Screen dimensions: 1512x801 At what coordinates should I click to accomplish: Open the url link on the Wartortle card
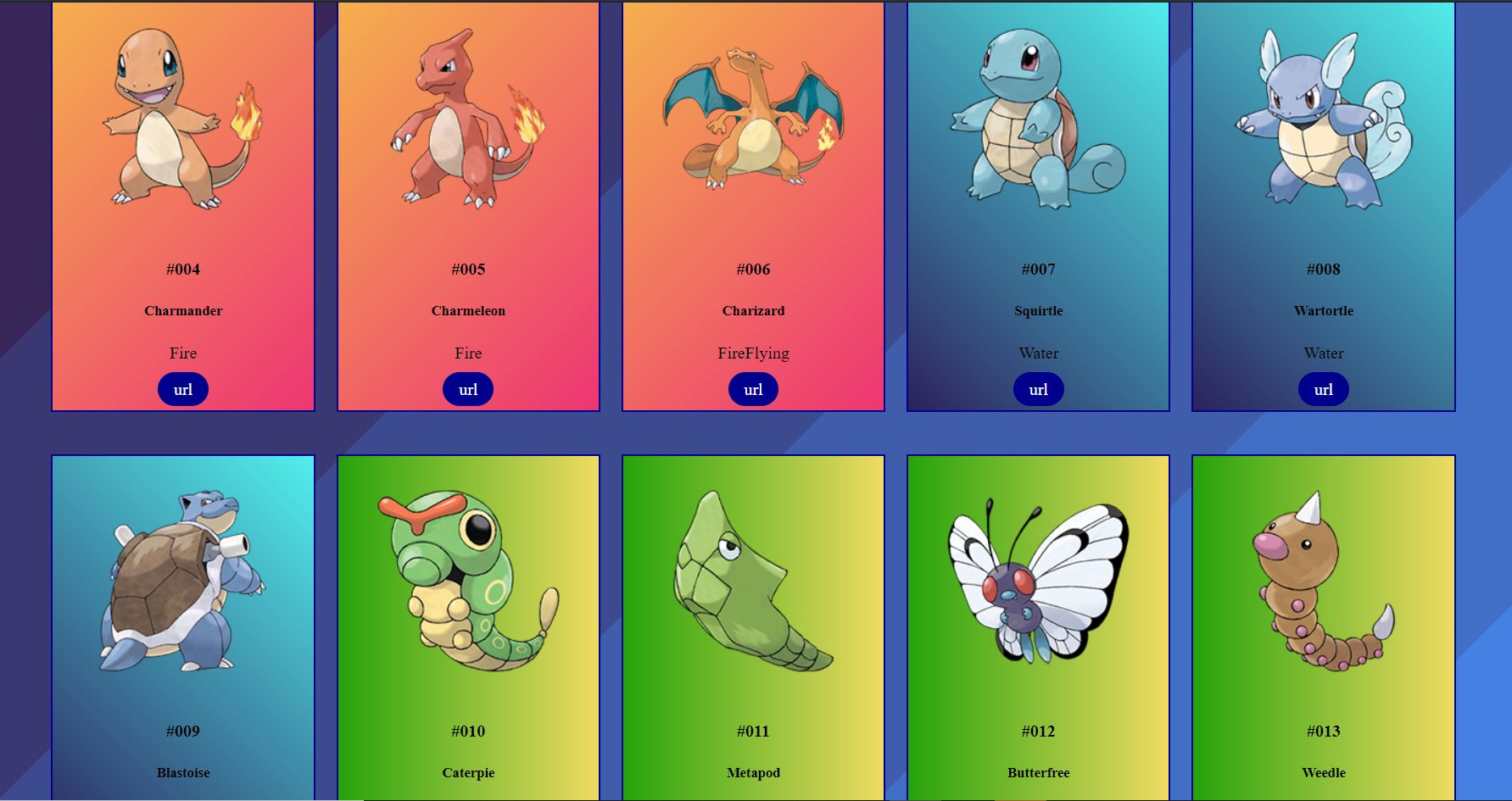1322,389
